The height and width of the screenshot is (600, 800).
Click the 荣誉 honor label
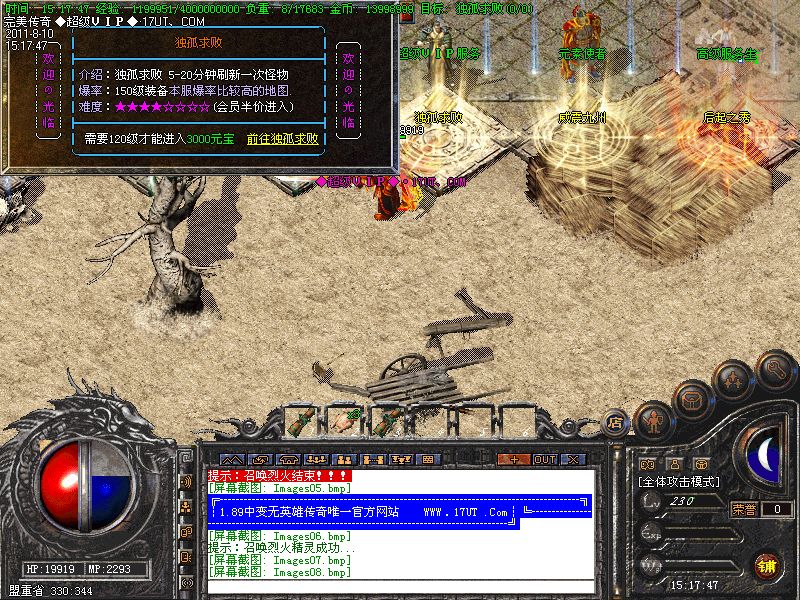[x=744, y=509]
